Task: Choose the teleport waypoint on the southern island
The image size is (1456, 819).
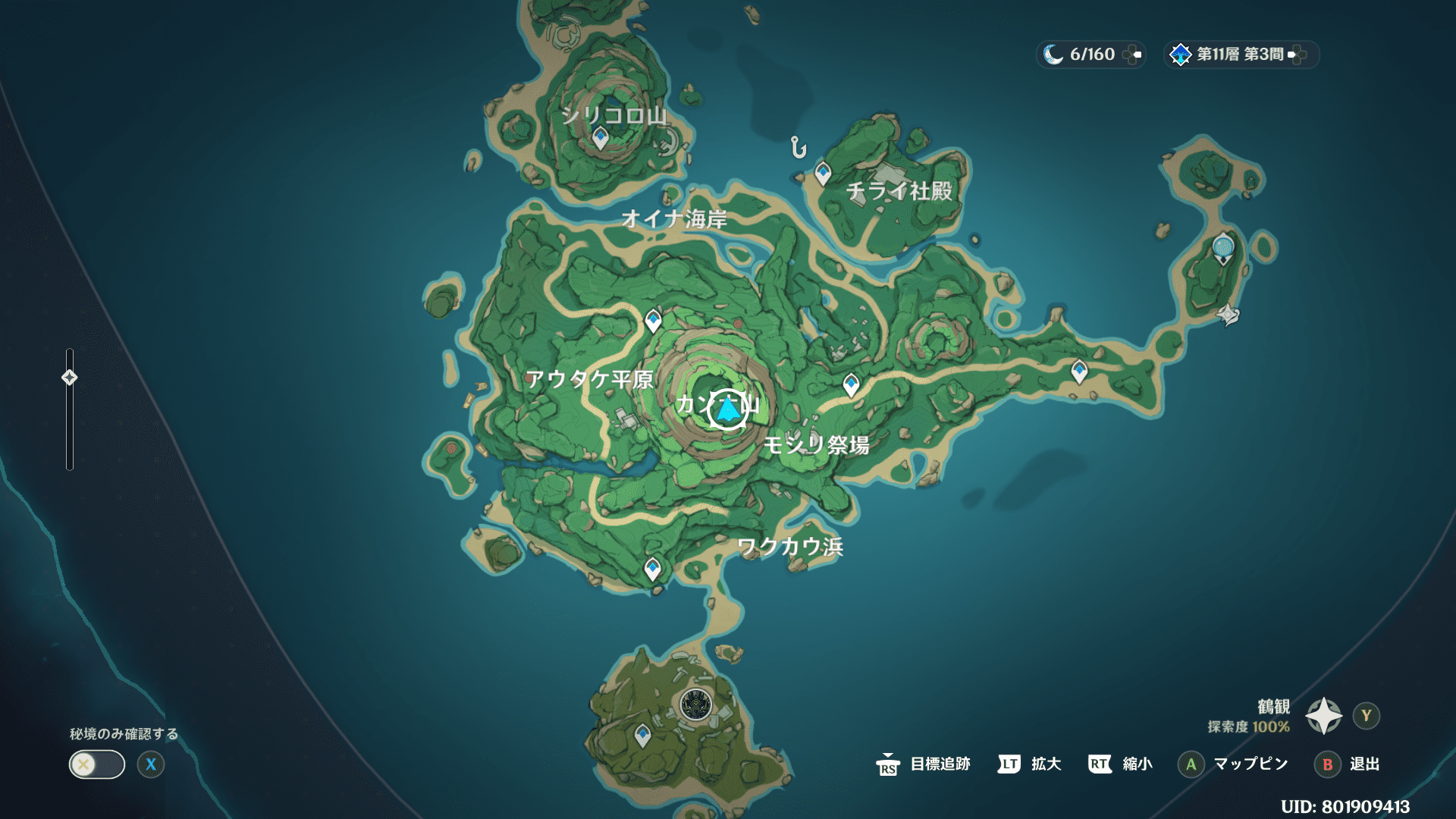Action: (642, 735)
